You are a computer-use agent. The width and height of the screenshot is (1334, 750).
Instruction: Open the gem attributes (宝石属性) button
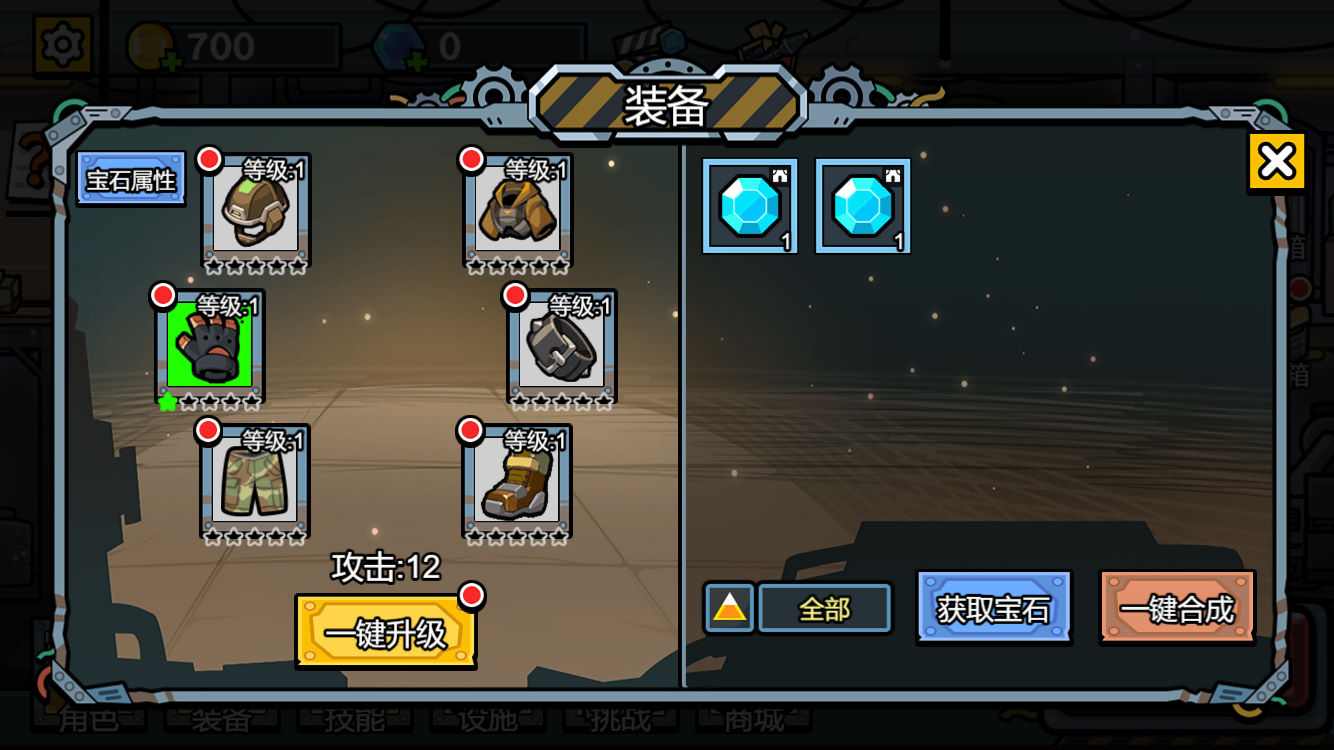tap(131, 179)
